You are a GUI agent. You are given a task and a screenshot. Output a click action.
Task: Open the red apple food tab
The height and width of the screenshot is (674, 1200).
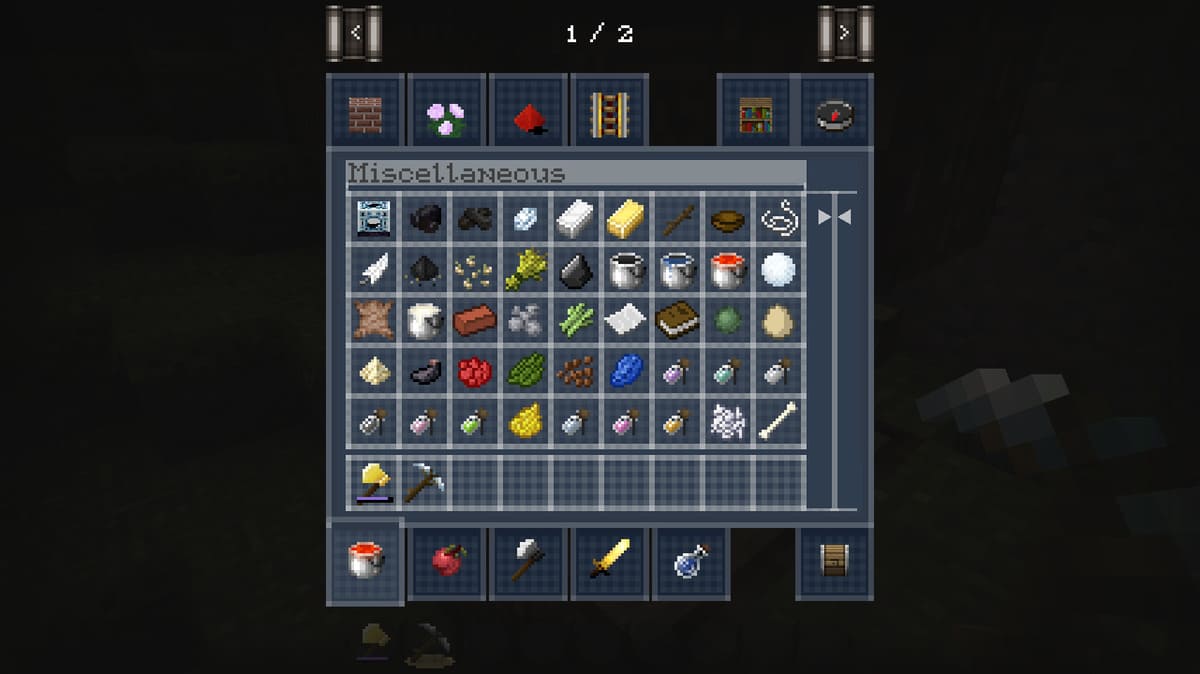447,561
